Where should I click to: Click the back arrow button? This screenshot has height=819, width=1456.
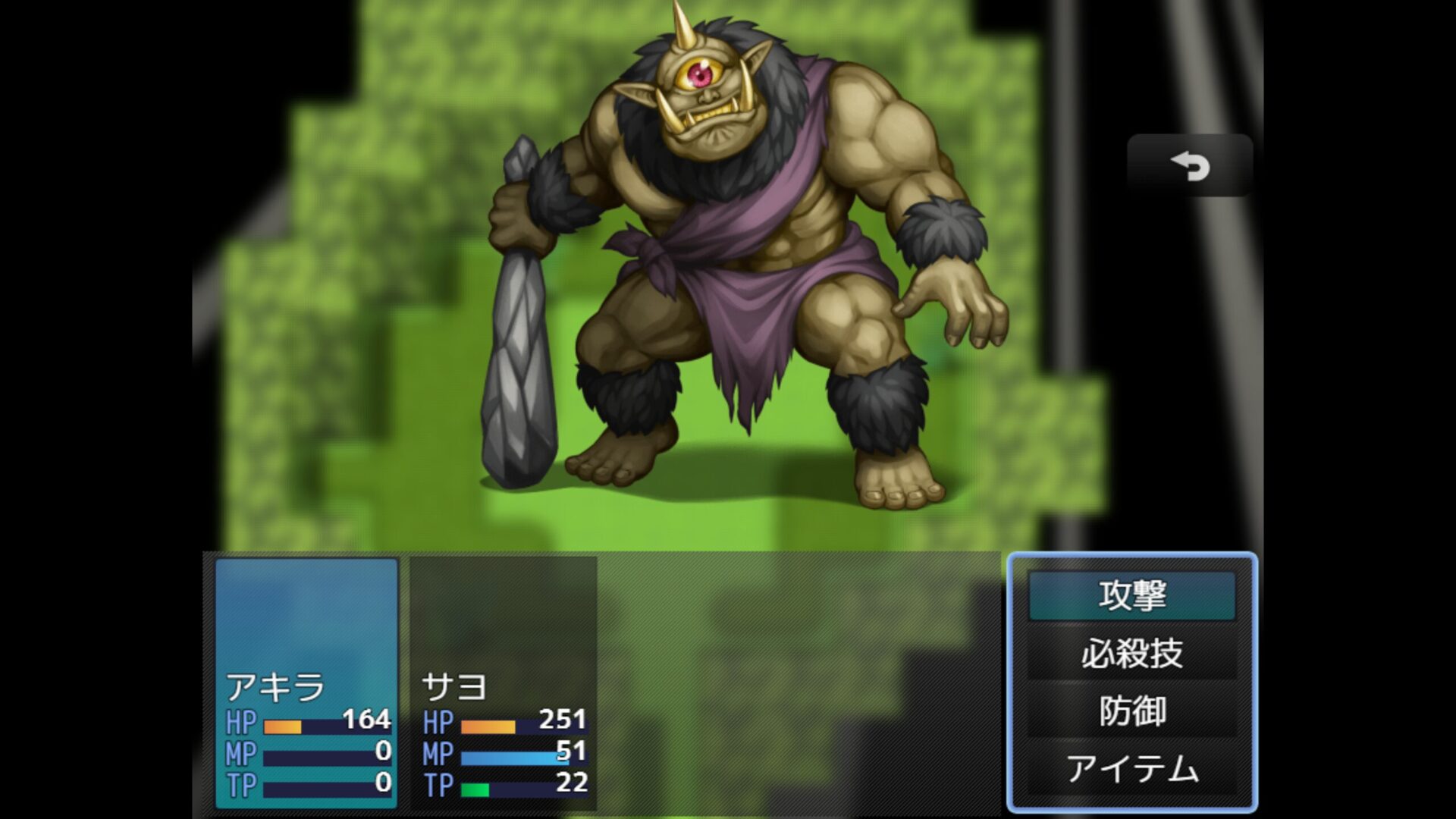tap(1189, 166)
